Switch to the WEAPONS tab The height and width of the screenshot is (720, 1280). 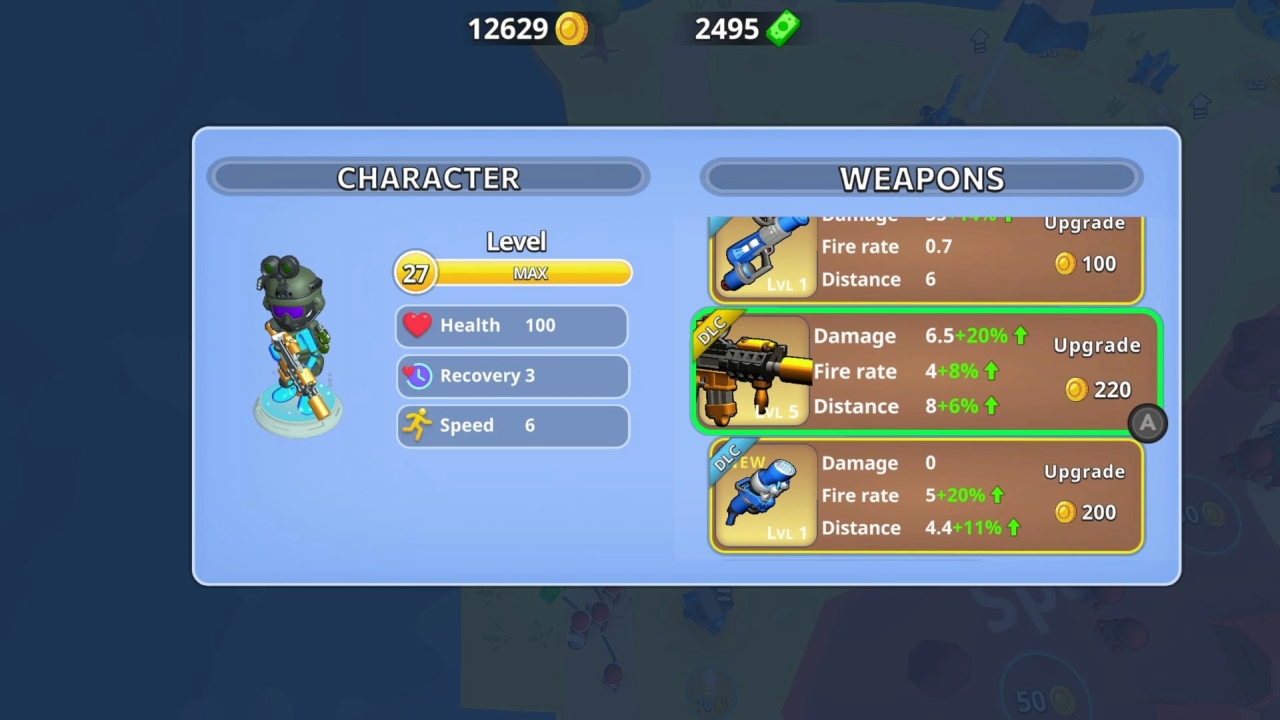point(922,178)
